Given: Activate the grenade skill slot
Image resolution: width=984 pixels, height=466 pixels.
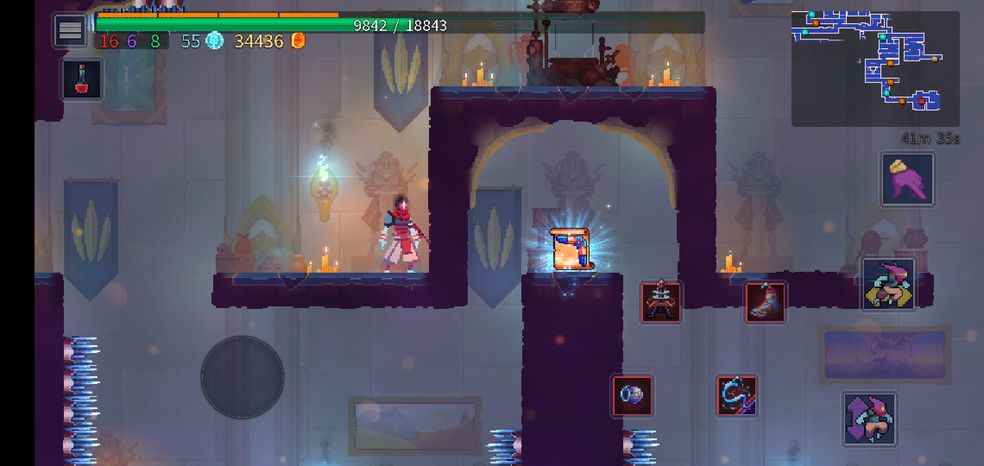Looking at the screenshot, I should [x=632, y=395].
